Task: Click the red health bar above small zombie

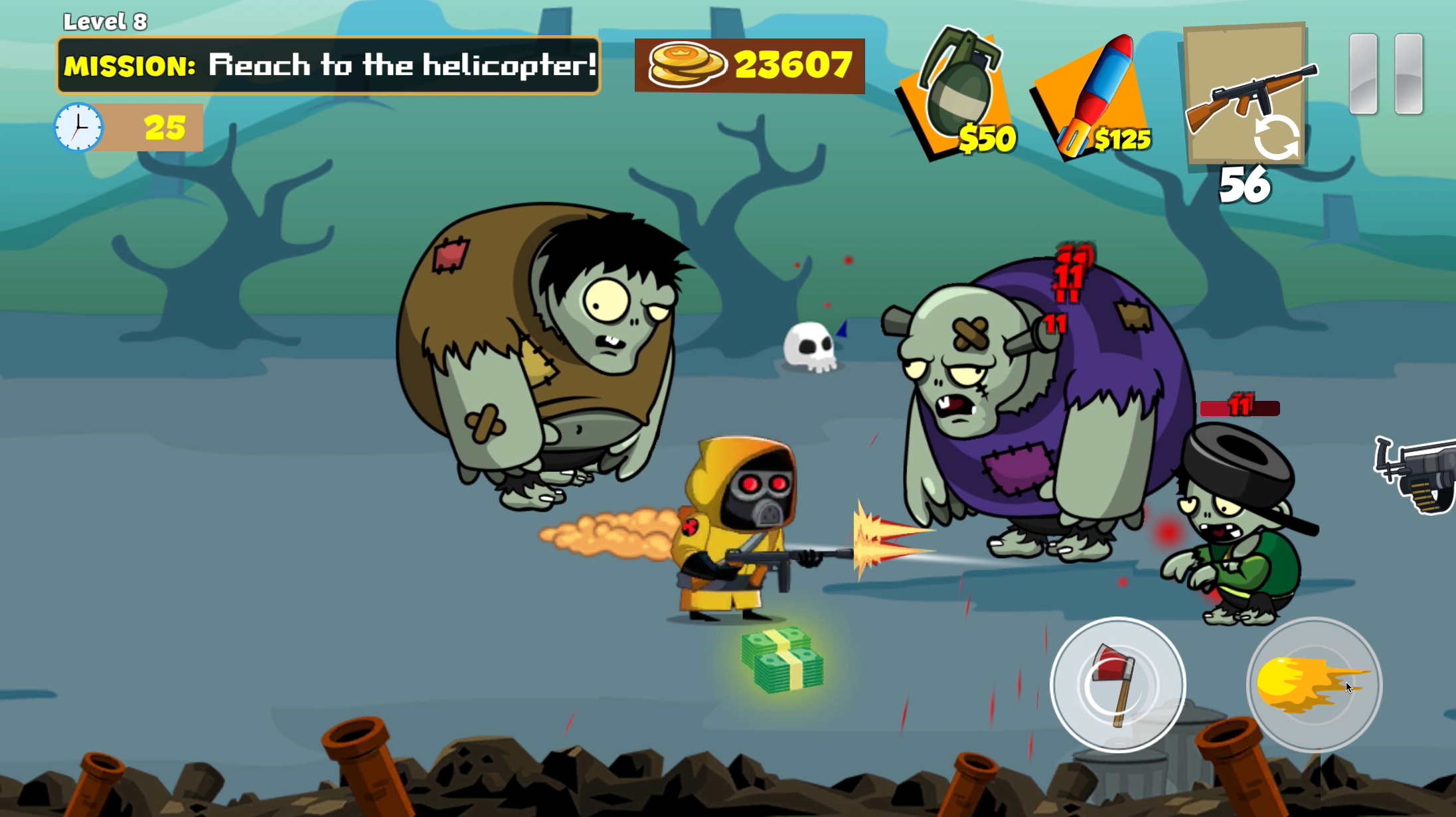Action: pos(1239,409)
